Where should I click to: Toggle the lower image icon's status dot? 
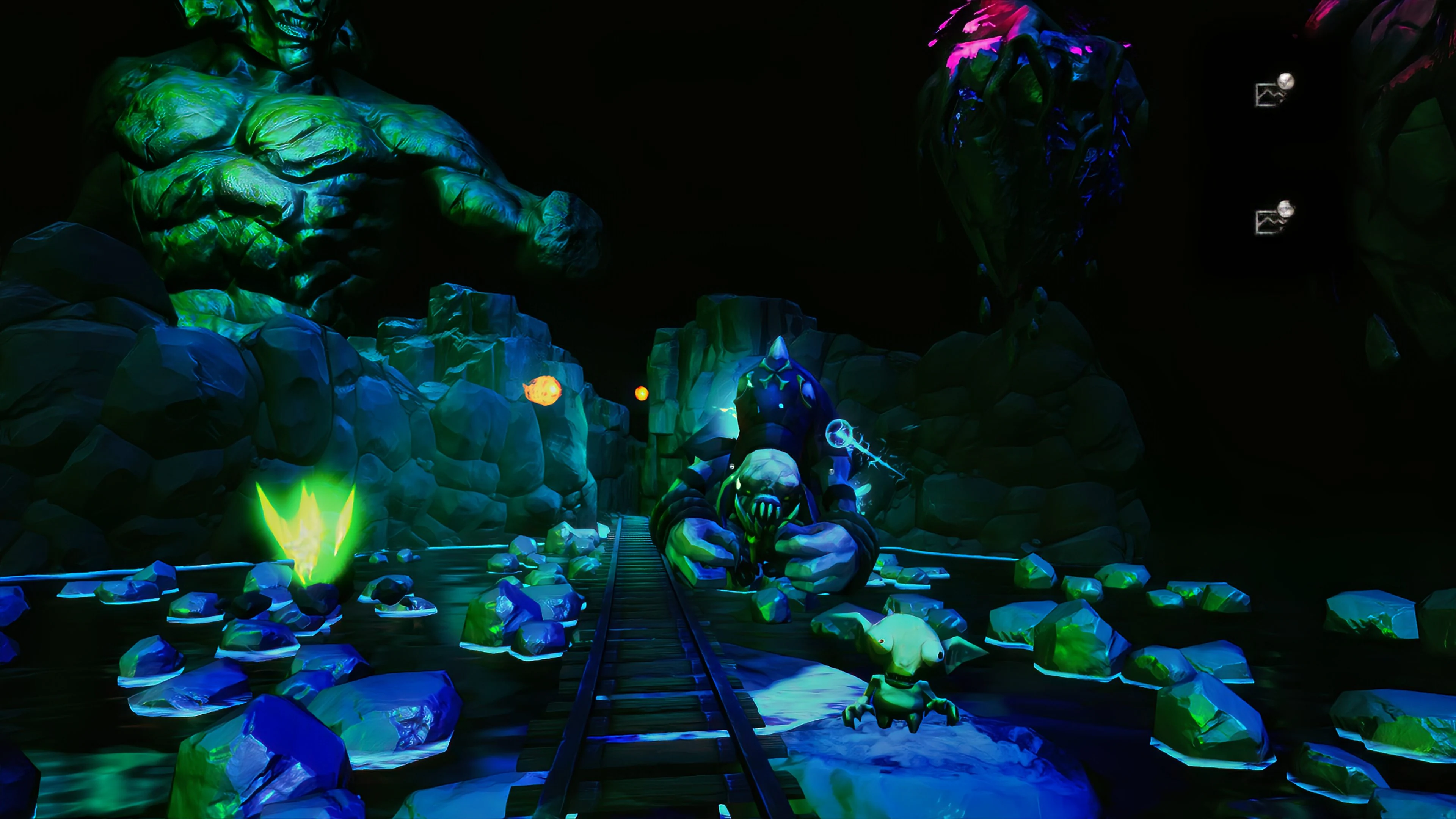coord(1285,209)
